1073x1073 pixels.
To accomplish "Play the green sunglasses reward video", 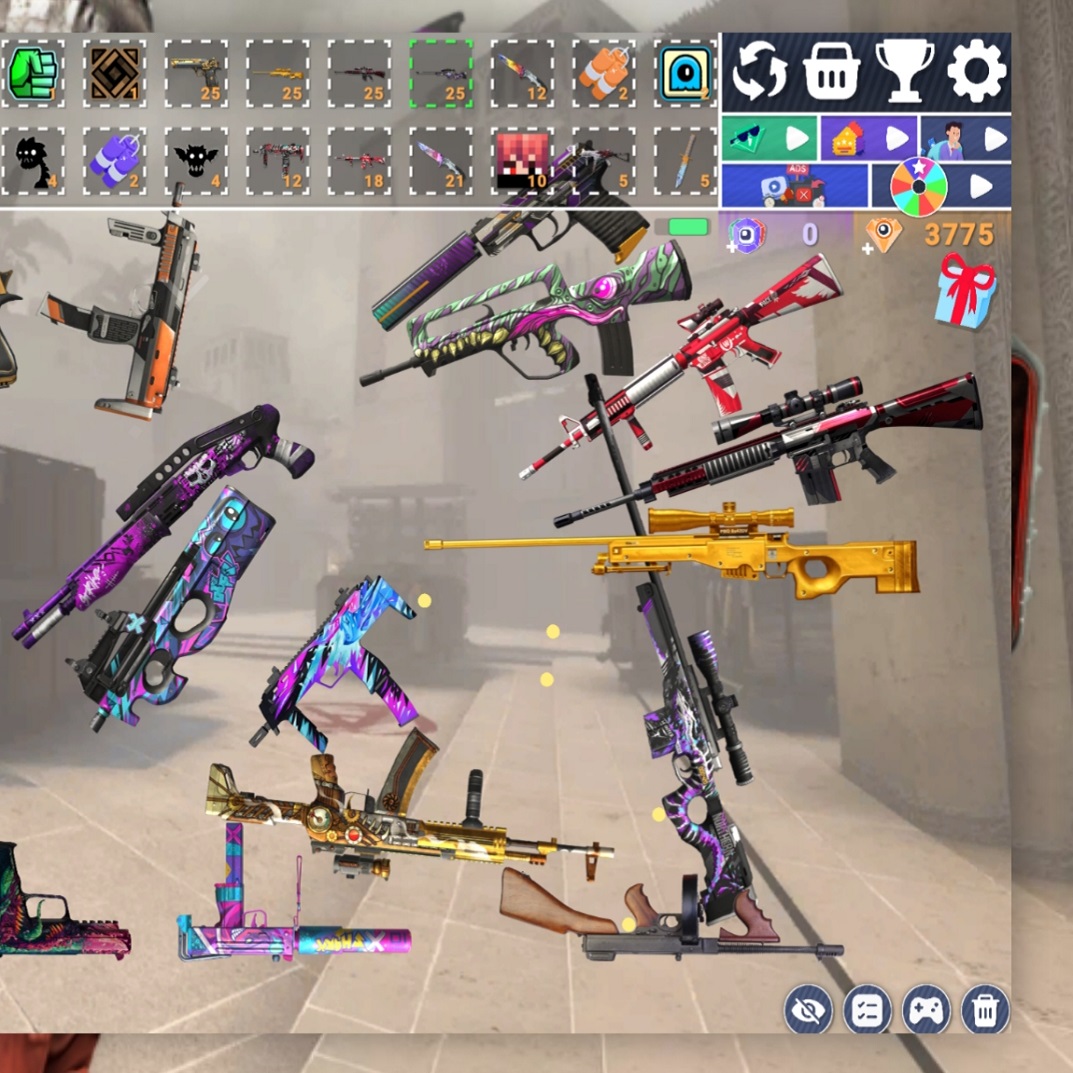I will click(769, 138).
